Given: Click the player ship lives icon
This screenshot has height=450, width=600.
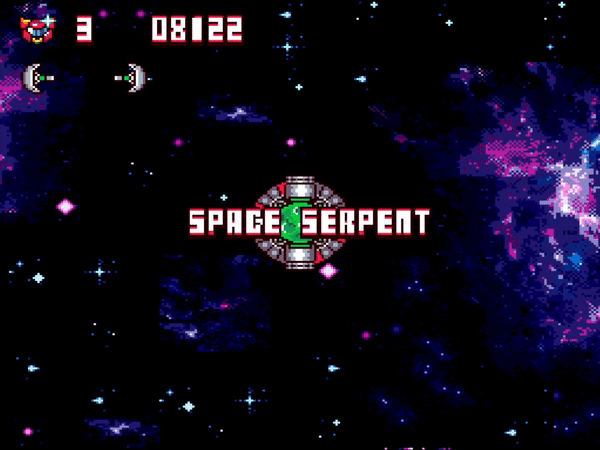Looking at the screenshot, I should [37, 28].
